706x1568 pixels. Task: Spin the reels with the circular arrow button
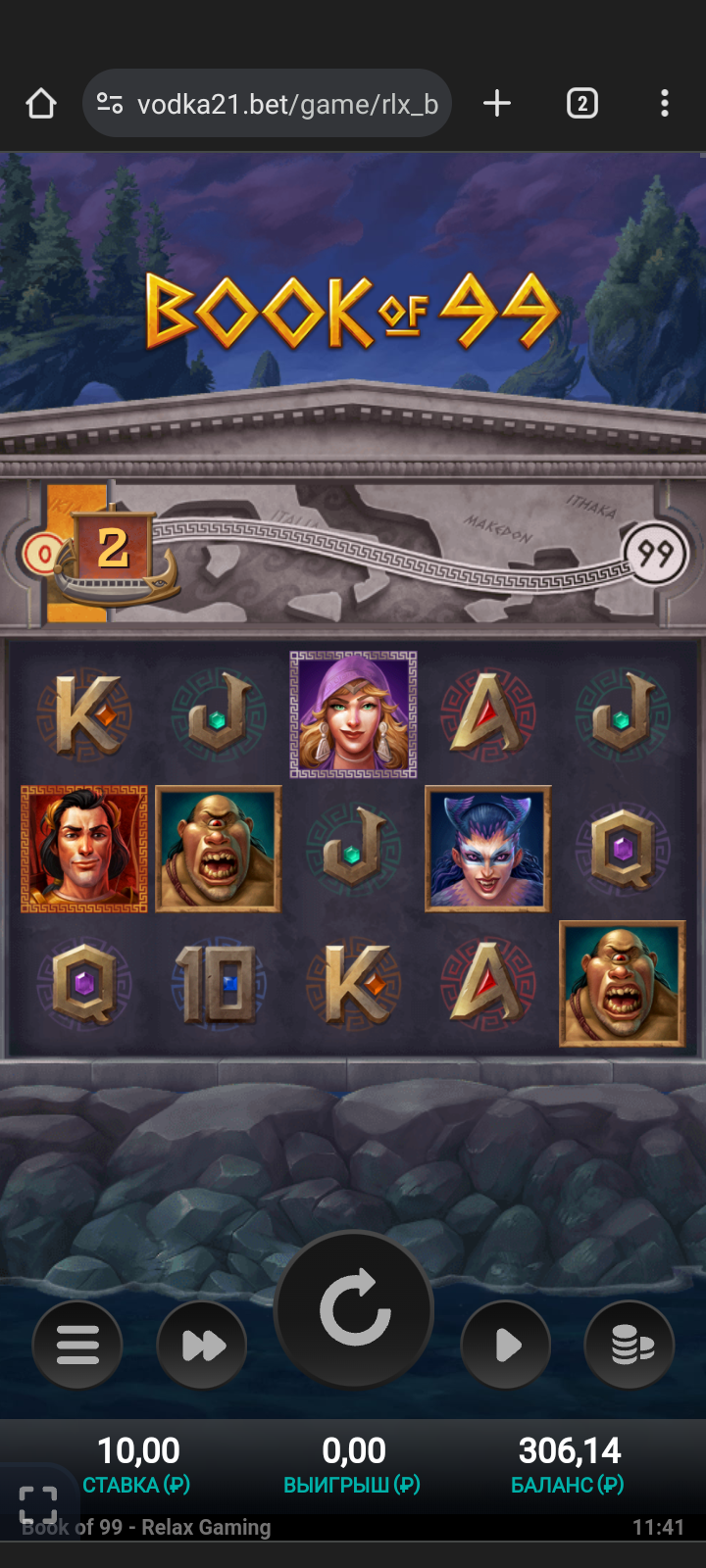click(354, 1309)
